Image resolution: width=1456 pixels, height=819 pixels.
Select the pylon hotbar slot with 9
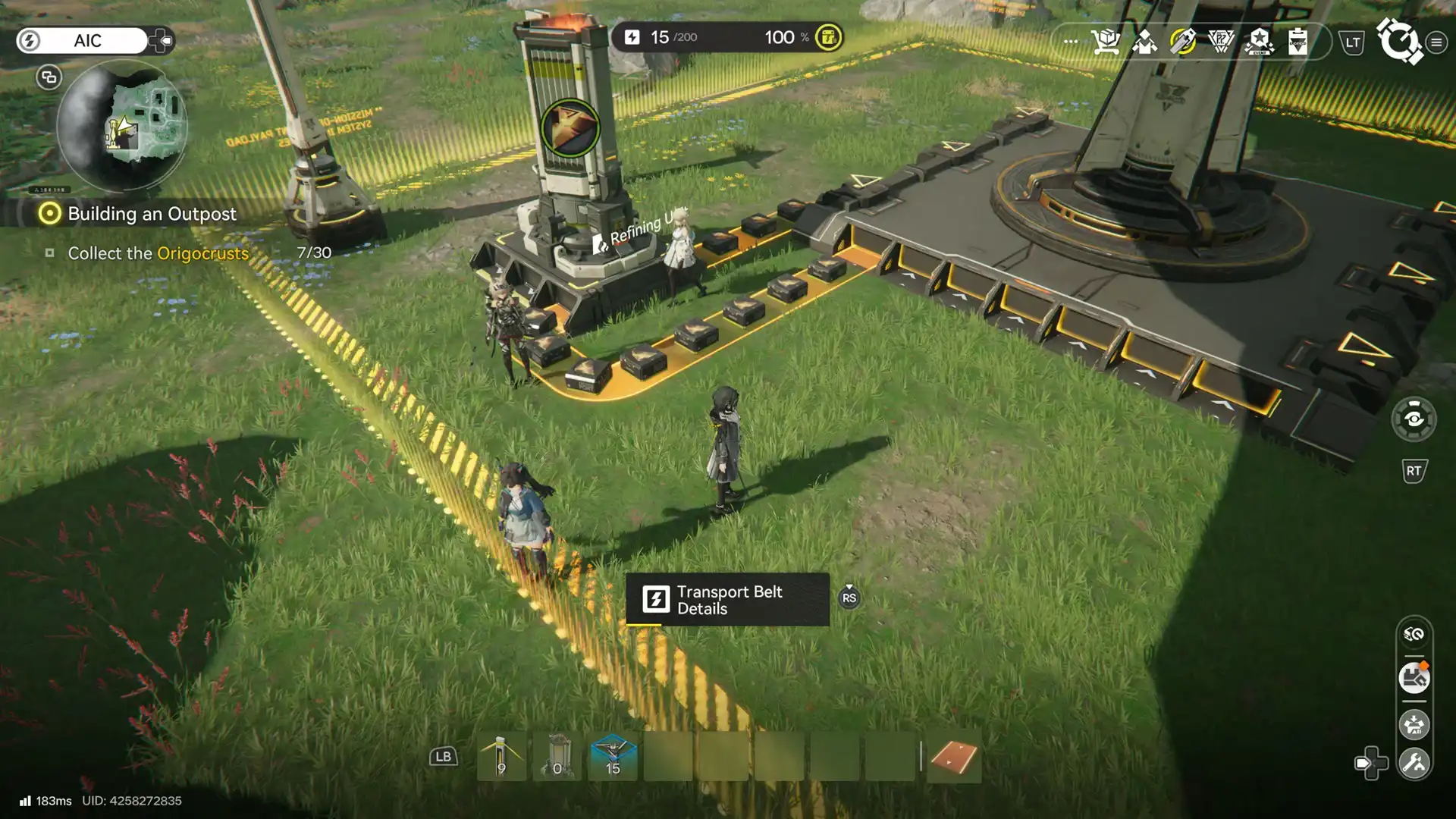pos(501,757)
